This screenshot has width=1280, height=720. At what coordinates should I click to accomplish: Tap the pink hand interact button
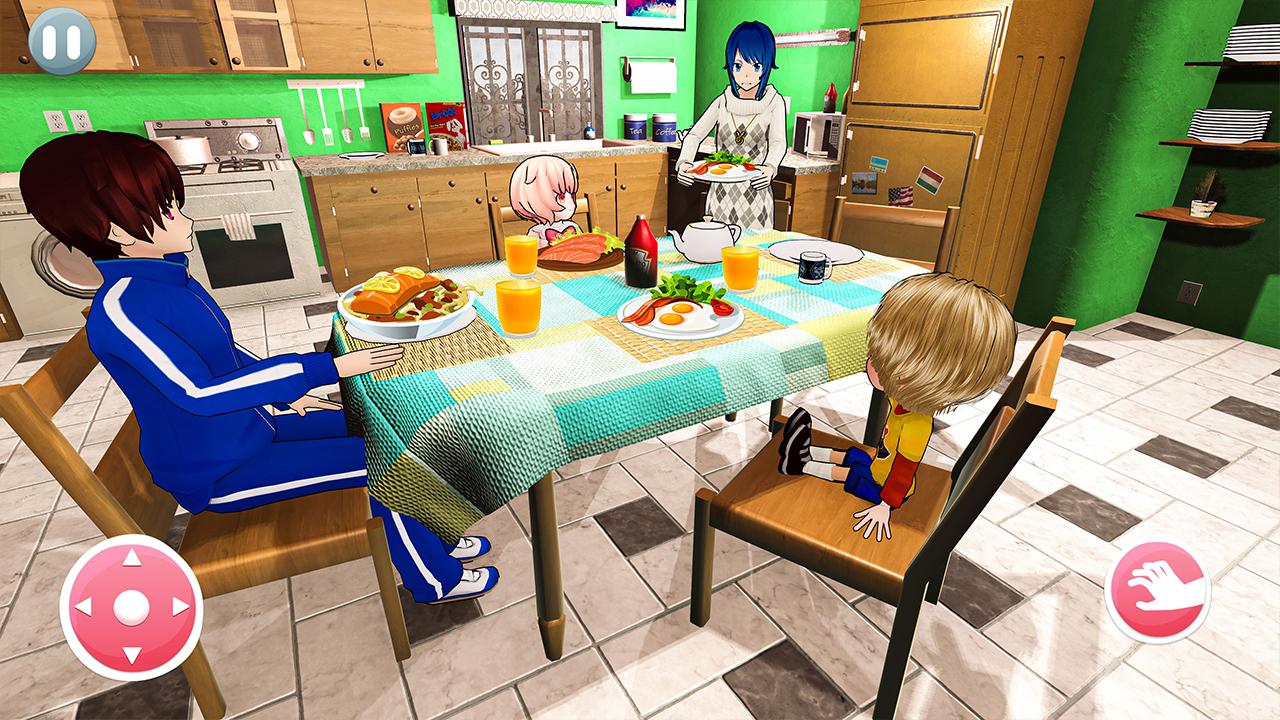(1157, 592)
